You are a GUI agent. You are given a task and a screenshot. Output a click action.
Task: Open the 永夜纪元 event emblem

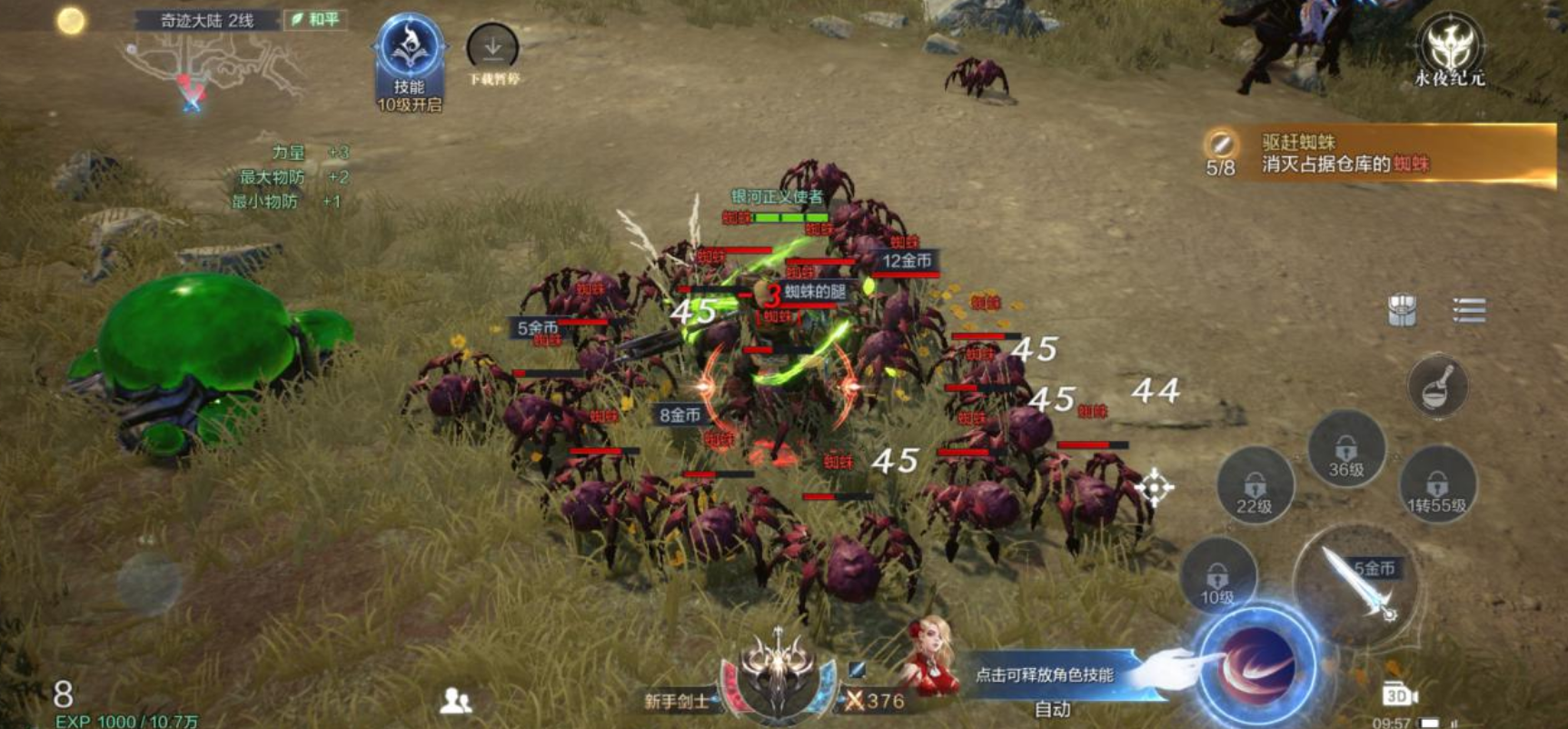(1449, 45)
